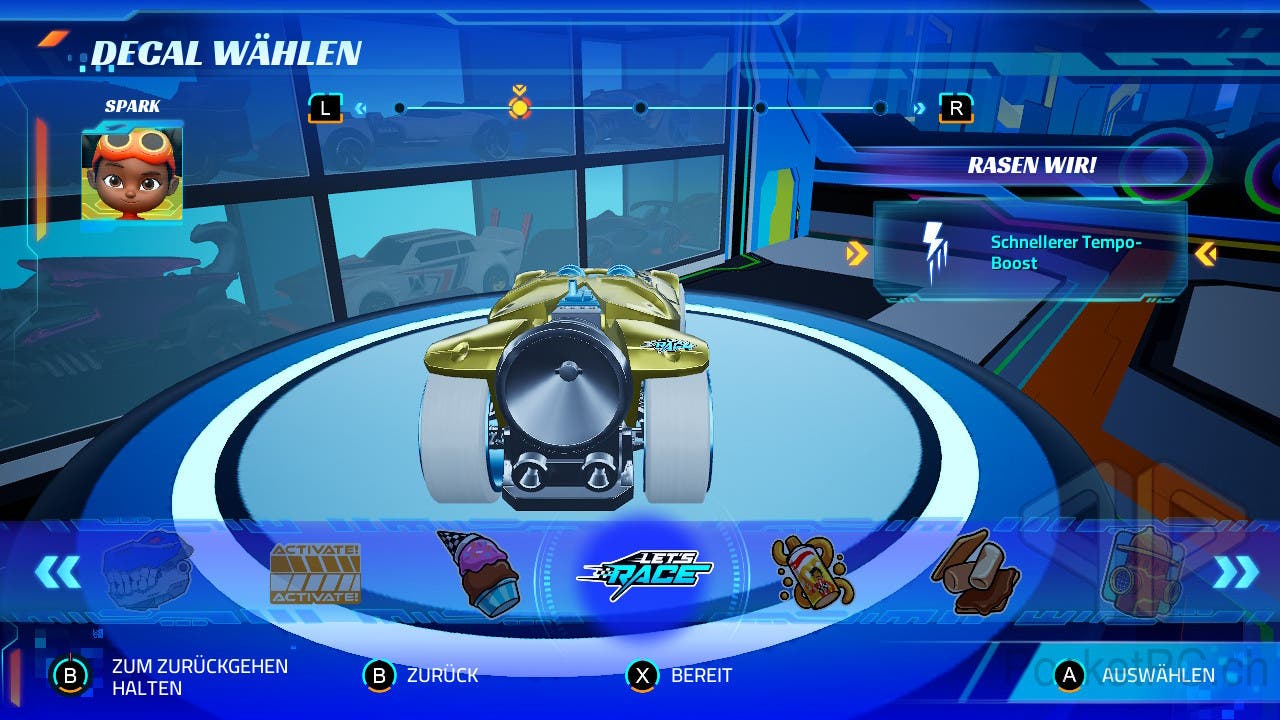Click the Auswählen confirm label
Image resolution: width=1280 pixels, height=720 pixels.
coord(1157,676)
